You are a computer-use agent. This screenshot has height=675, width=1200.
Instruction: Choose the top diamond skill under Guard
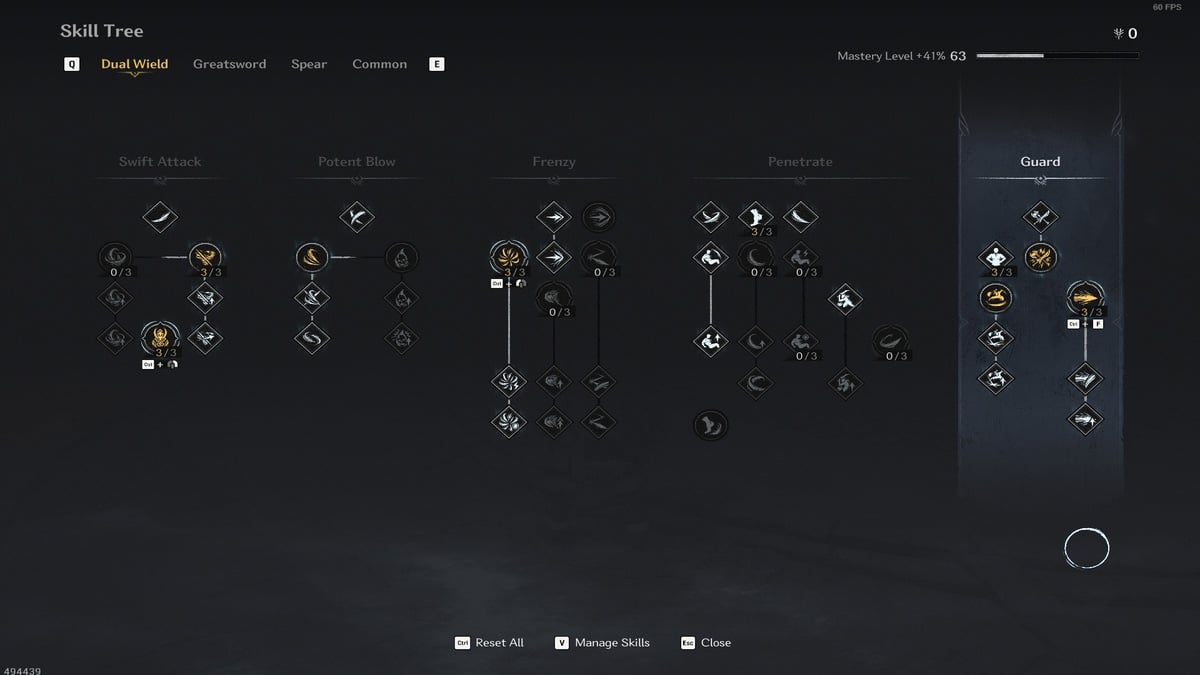(x=1041, y=216)
